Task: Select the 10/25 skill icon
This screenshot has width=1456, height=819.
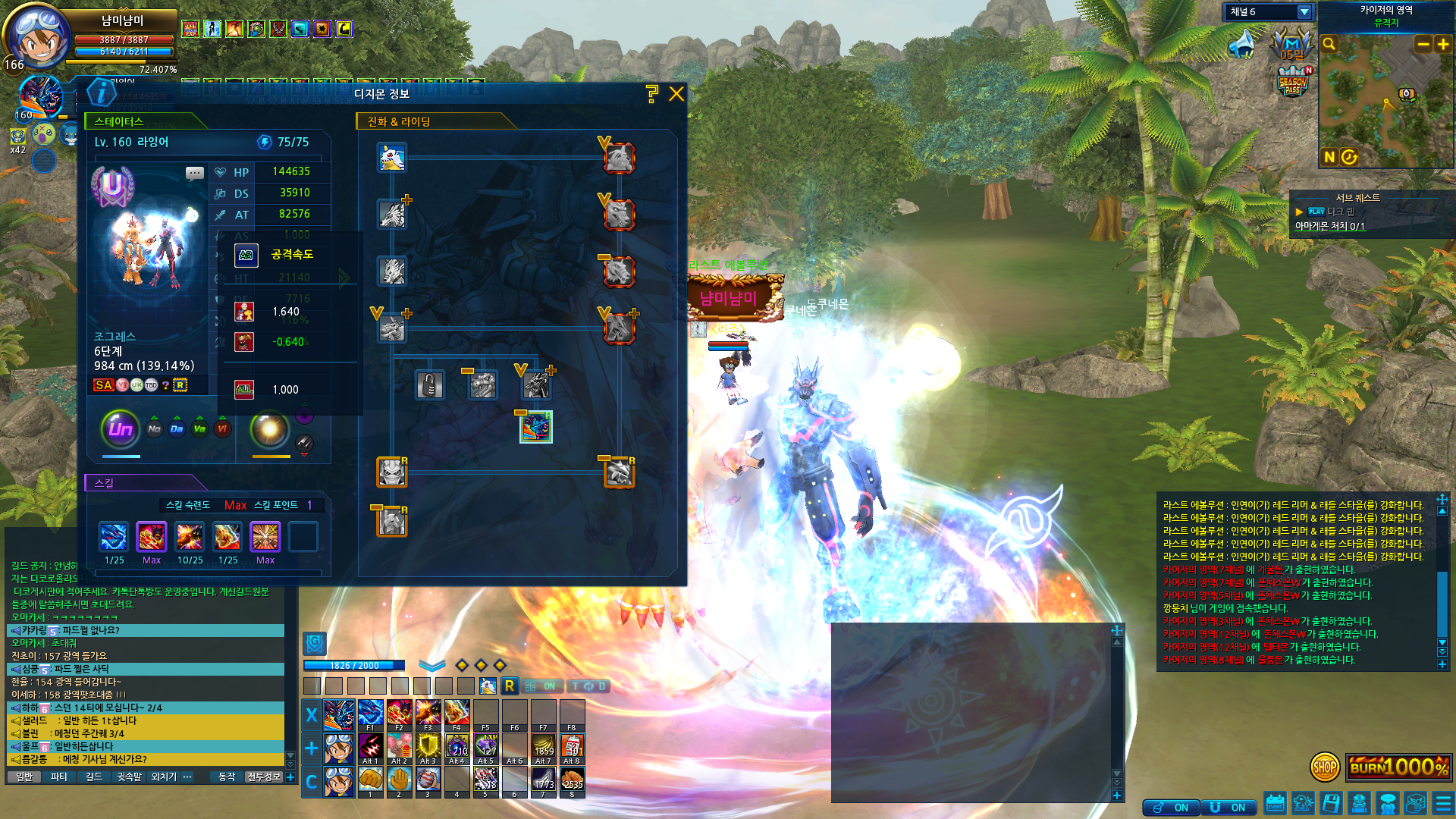Action: (190, 538)
